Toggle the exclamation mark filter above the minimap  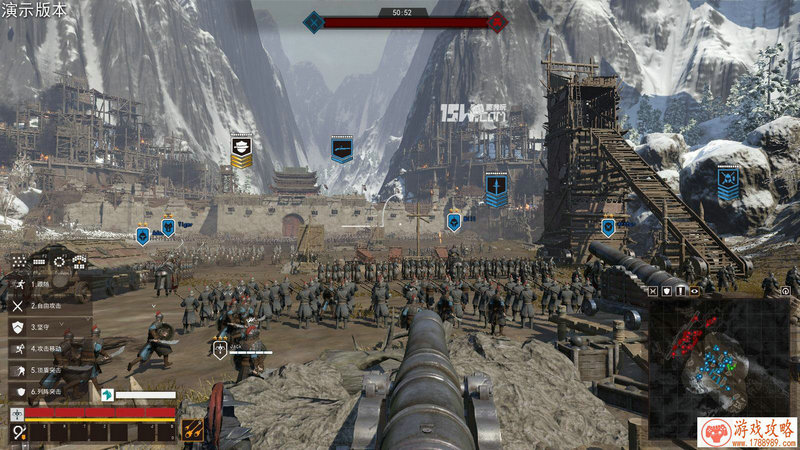click(681, 290)
